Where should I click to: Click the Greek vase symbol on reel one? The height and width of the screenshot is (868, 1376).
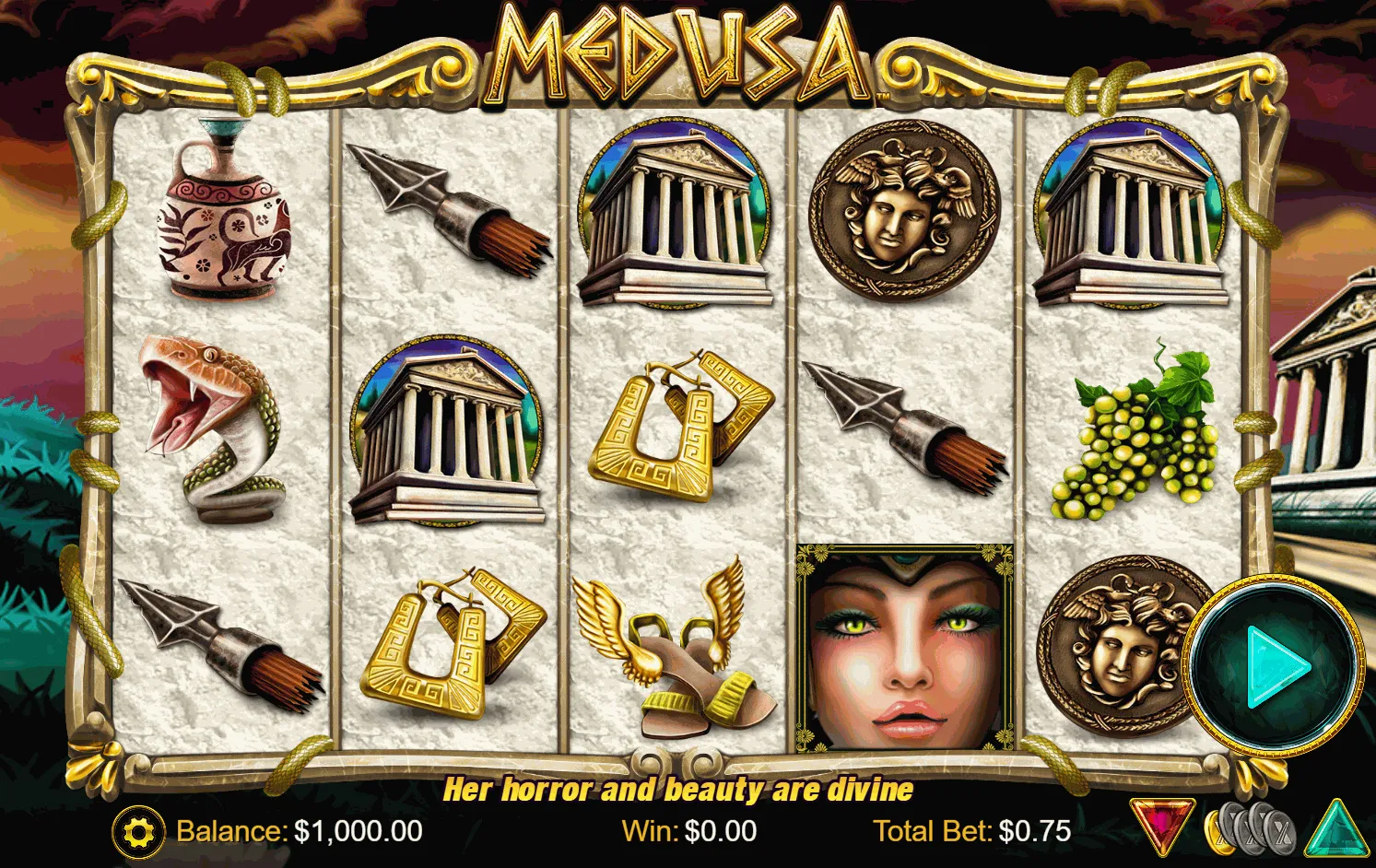click(221, 212)
